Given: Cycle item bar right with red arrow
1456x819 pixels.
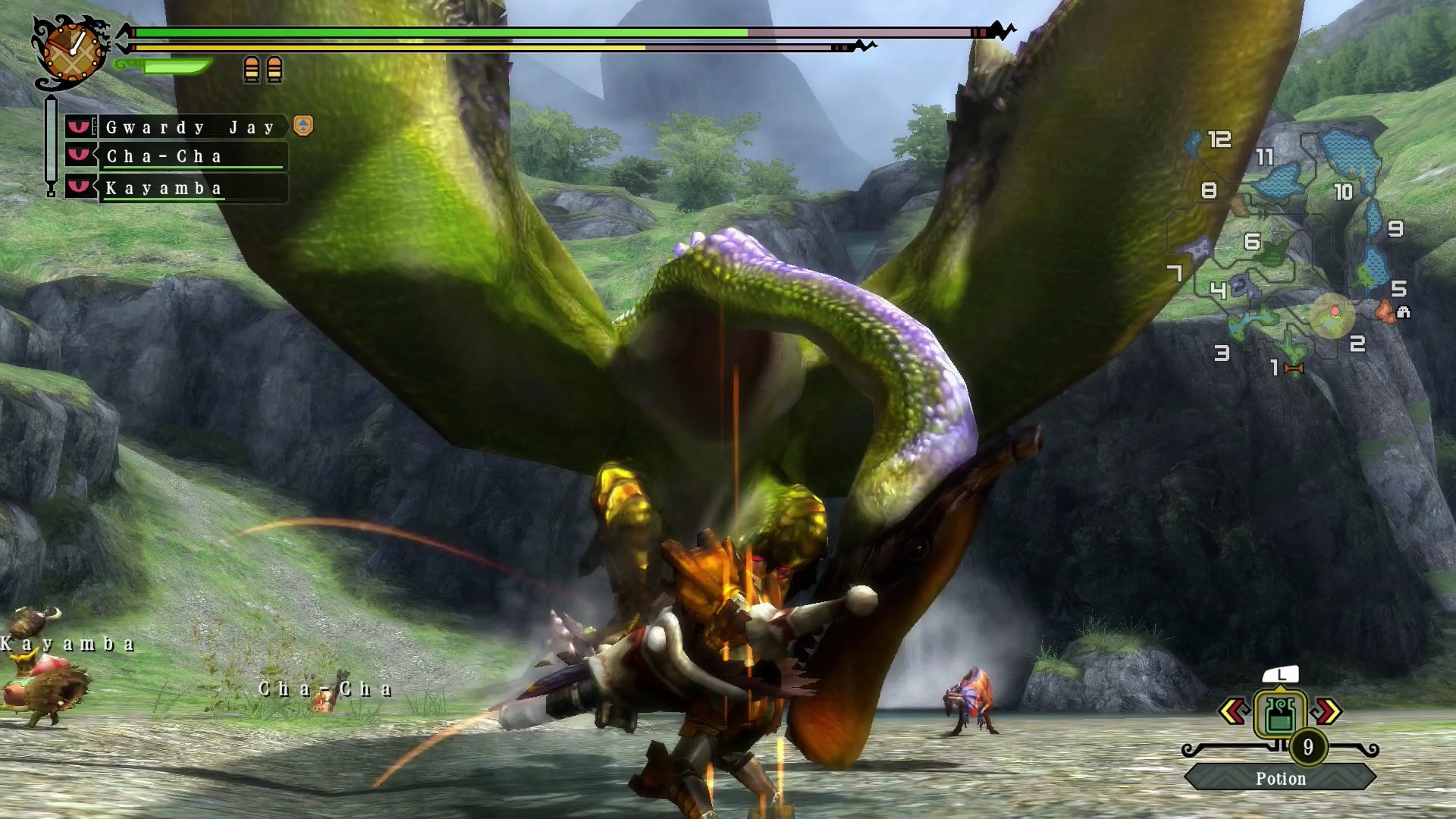Looking at the screenshot, I should click(x=1326, y=711).
